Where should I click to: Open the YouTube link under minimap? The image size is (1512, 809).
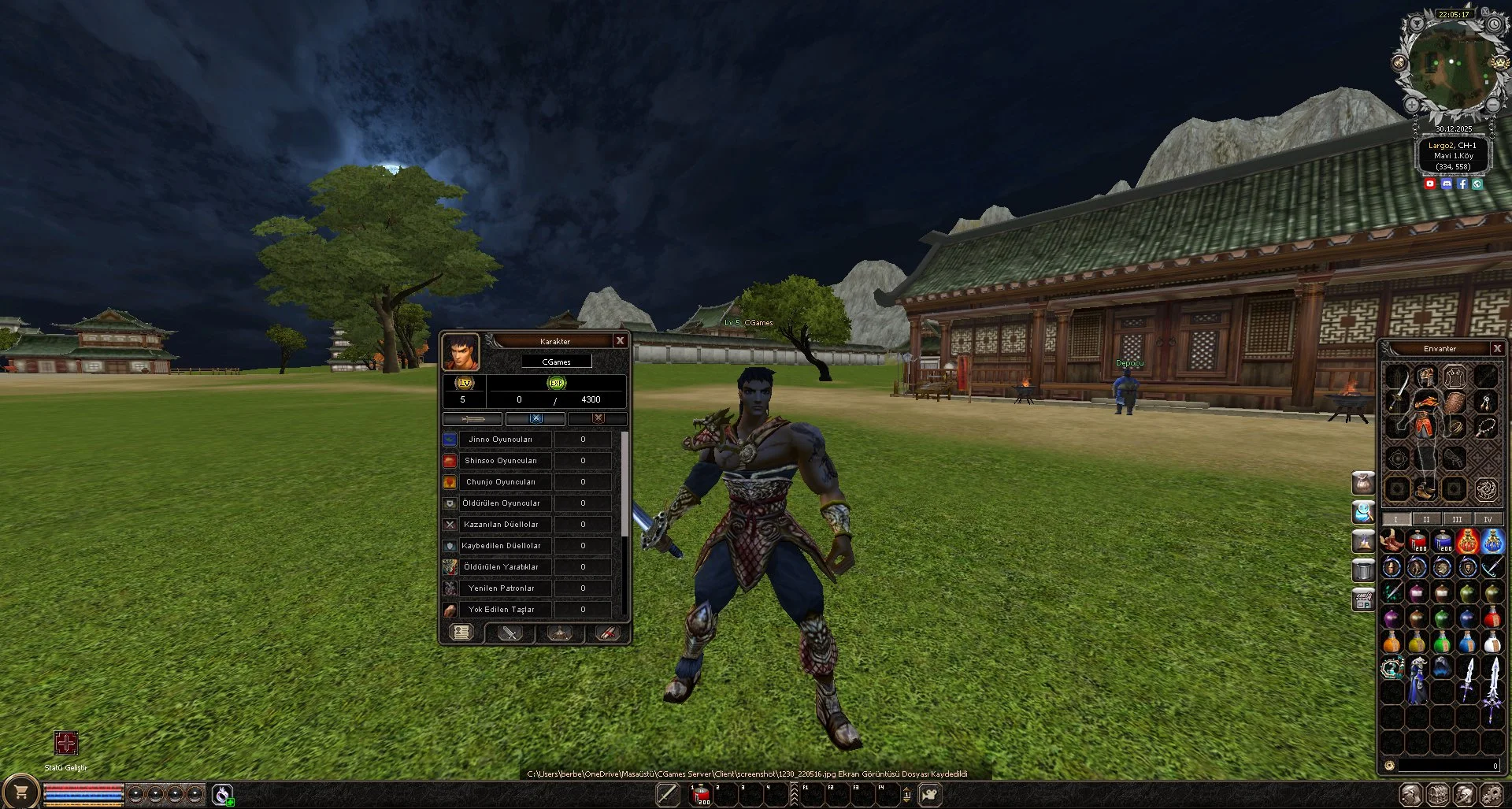tap(1430, 184)
